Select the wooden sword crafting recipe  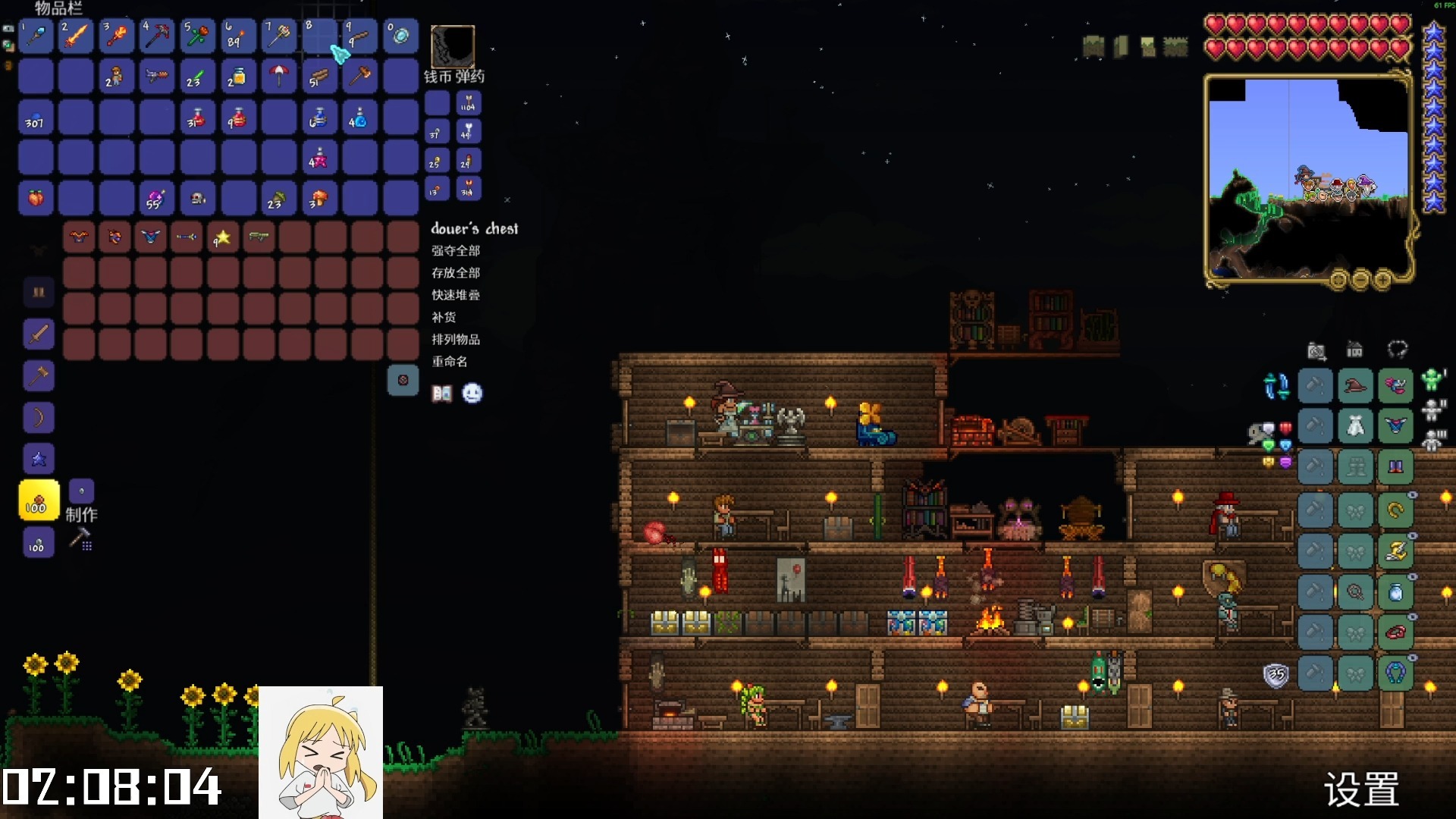(x=39, y=334)
